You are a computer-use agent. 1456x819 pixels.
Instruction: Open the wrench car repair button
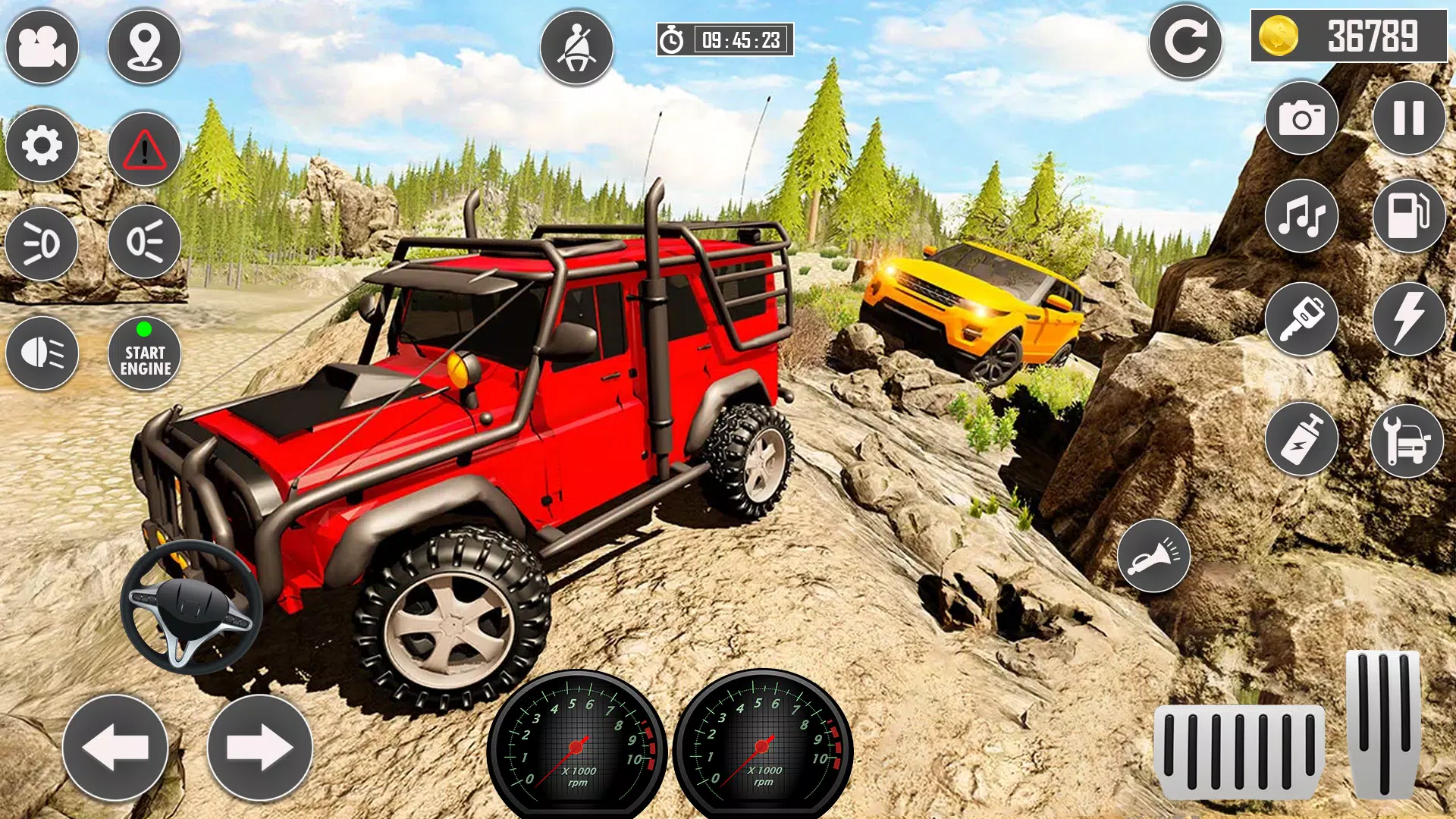coord(1407,441)
